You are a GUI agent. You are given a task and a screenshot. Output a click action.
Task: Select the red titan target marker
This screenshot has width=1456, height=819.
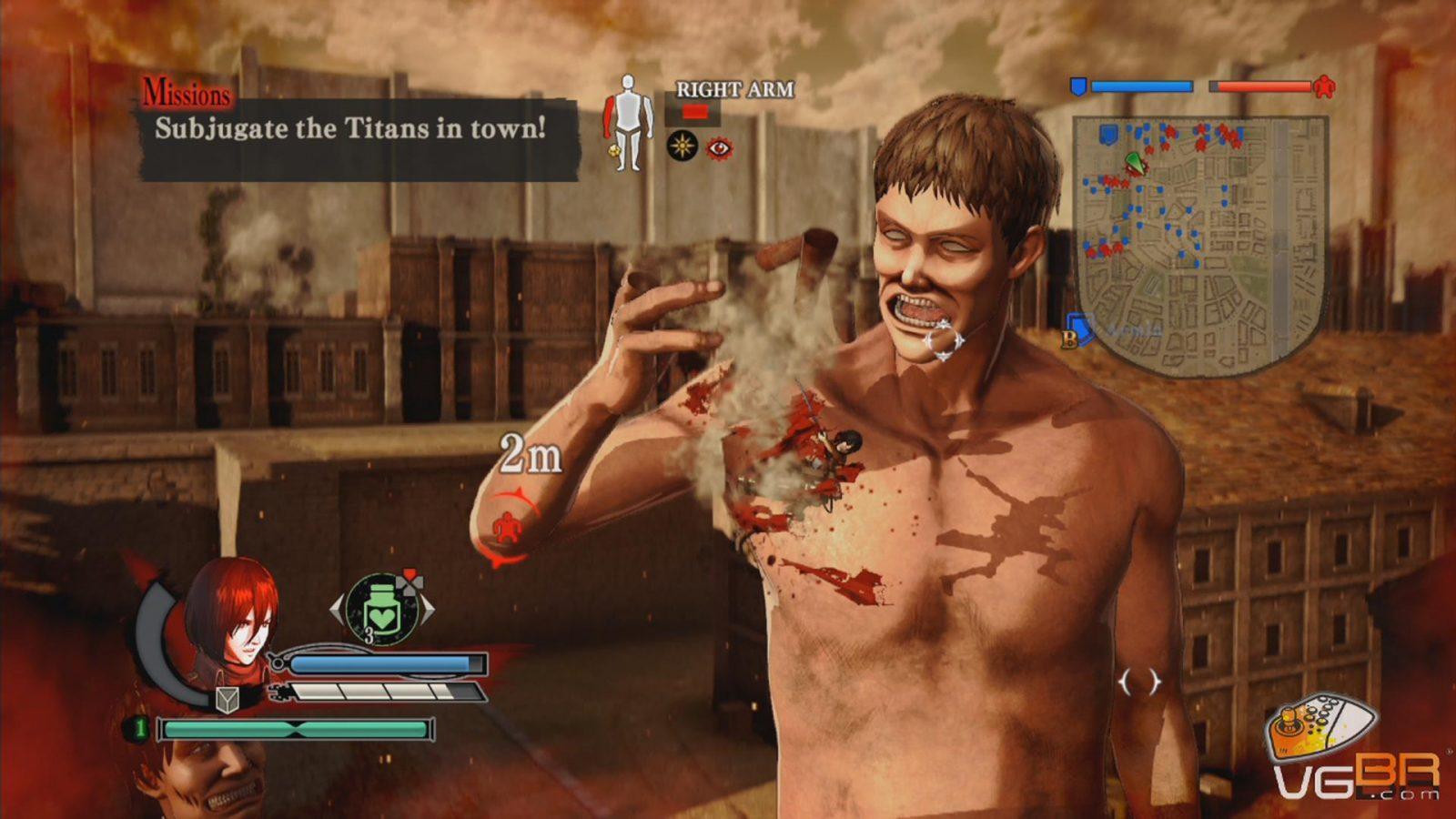pyautogui.click(x=505, y=528)
